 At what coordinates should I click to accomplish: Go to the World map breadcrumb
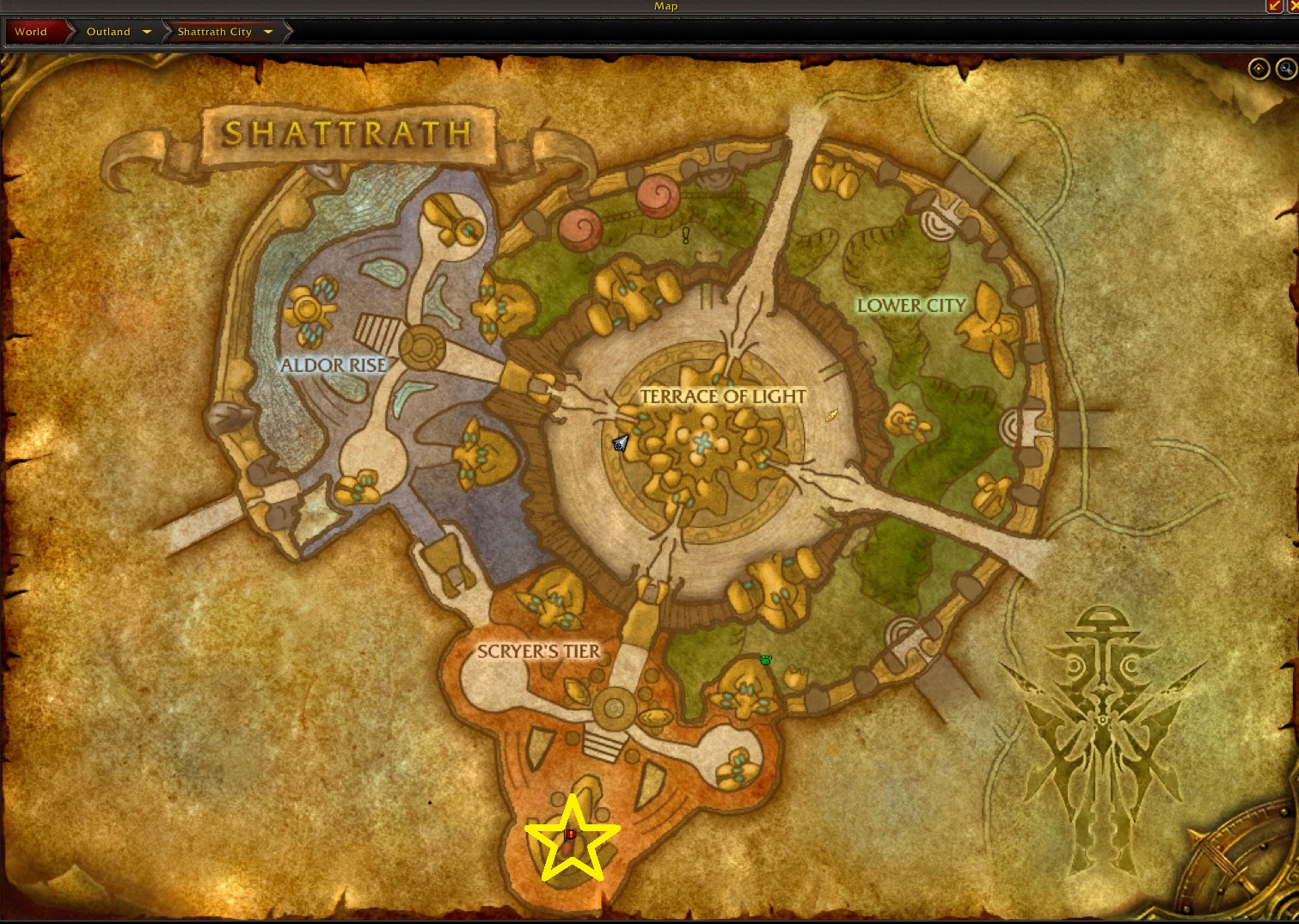(x=31, y=32)
